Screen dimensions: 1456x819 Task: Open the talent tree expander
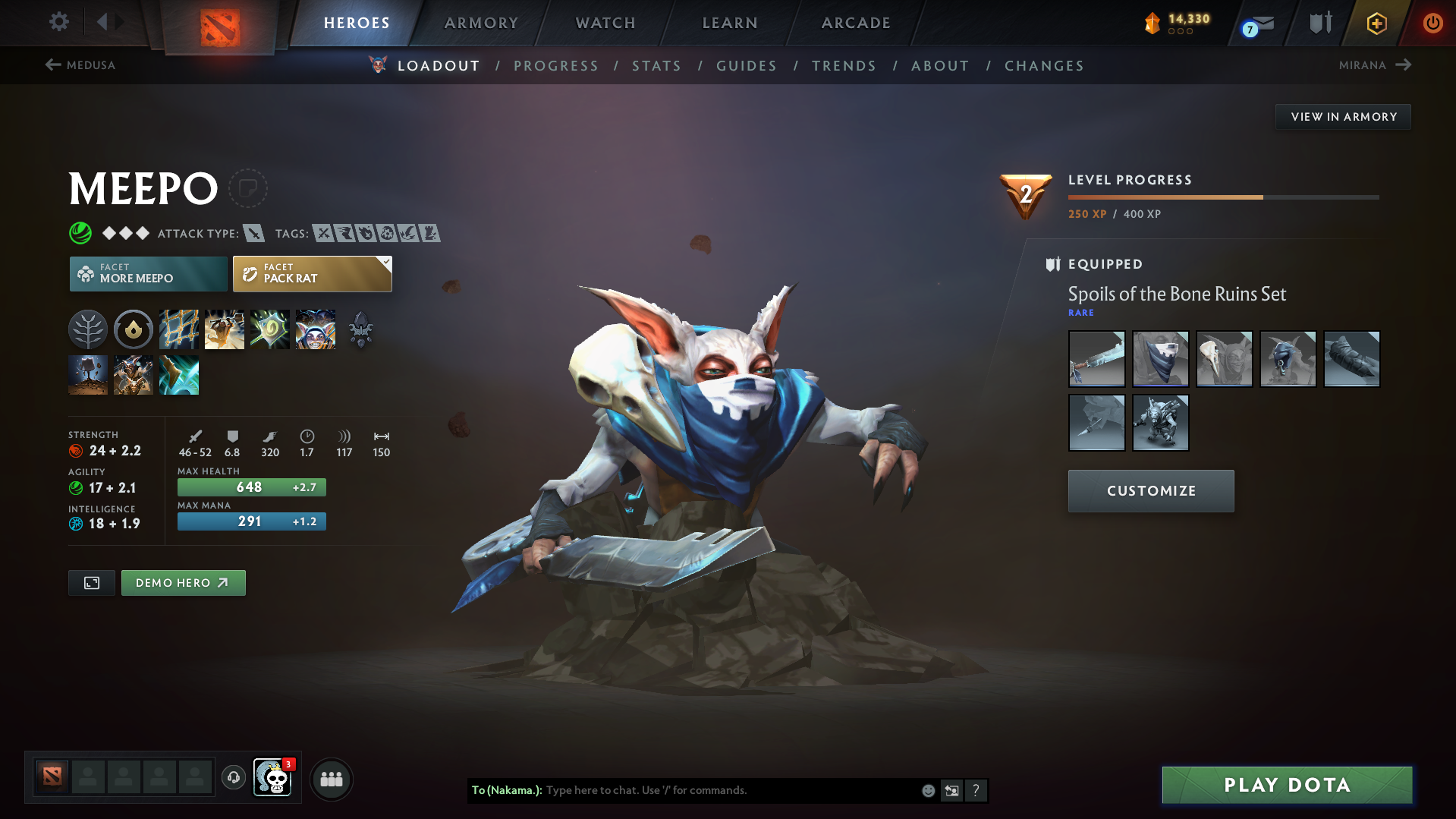coord(88,329)
